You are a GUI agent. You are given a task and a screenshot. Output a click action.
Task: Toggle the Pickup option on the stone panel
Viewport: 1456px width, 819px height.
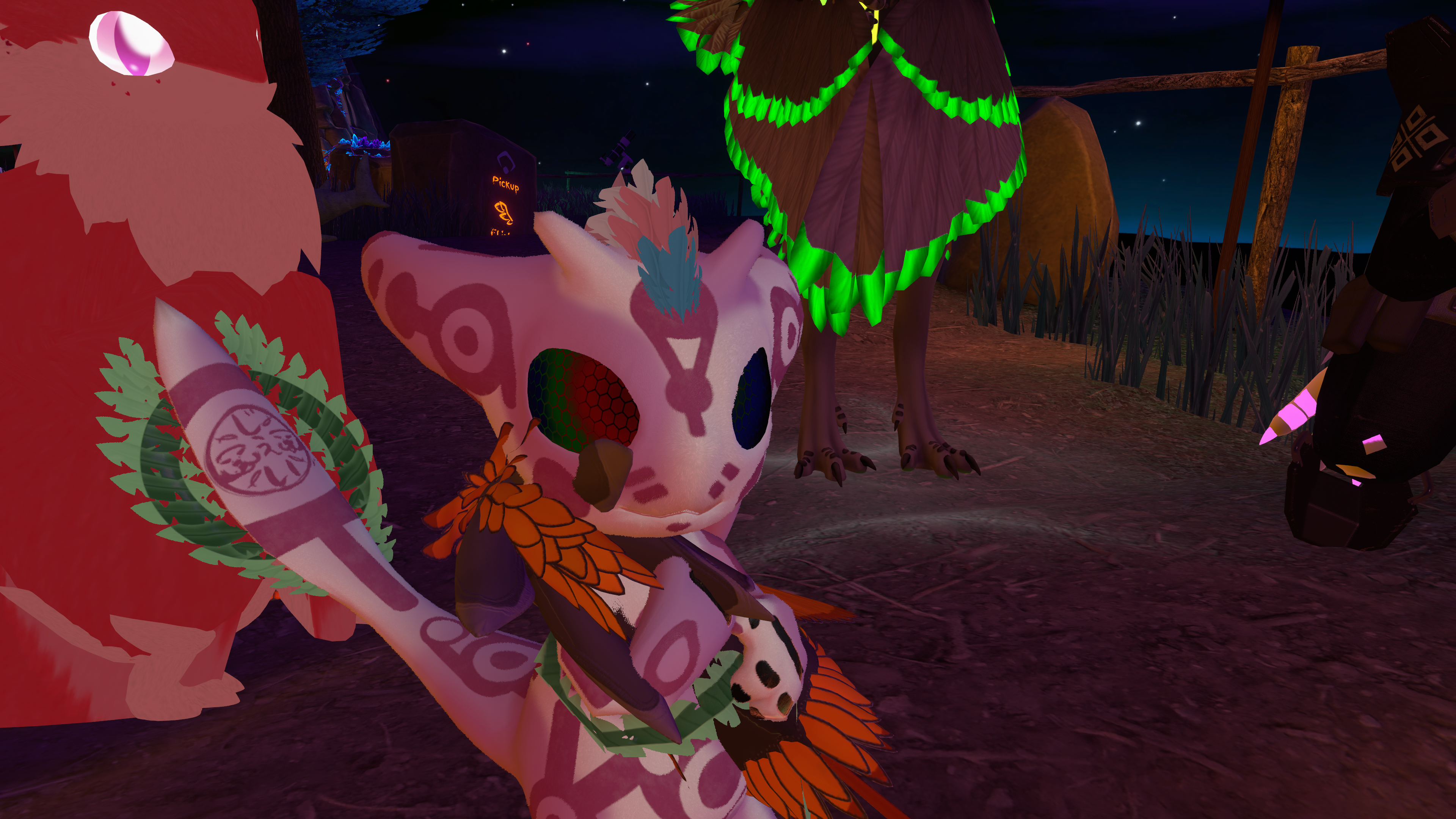click(x=505, y=183)
